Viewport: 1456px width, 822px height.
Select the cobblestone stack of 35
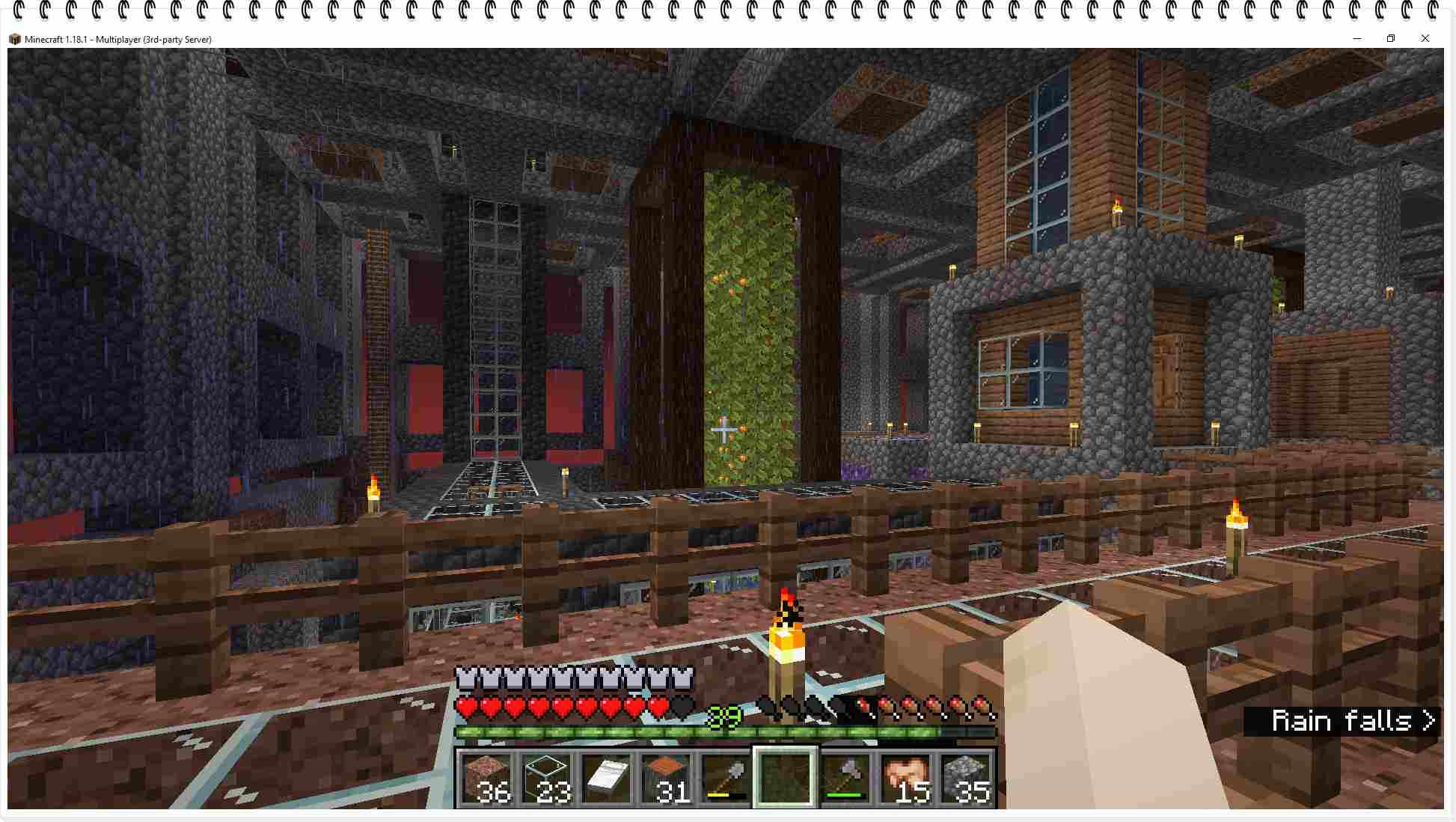pyautogui.click(x=964, y=779)
